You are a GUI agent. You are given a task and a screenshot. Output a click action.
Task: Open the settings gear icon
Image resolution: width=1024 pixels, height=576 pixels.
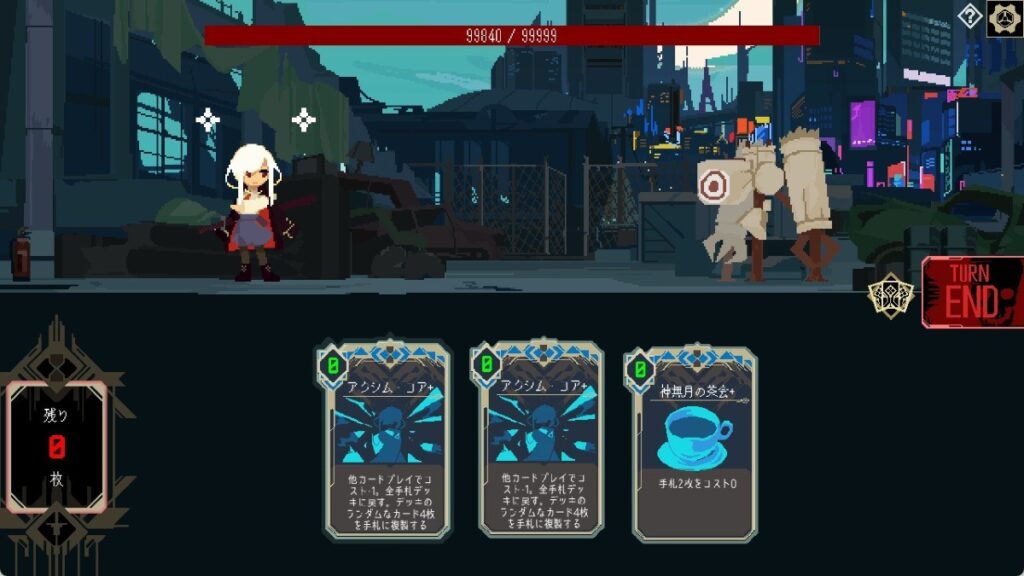pos(1004,18)
